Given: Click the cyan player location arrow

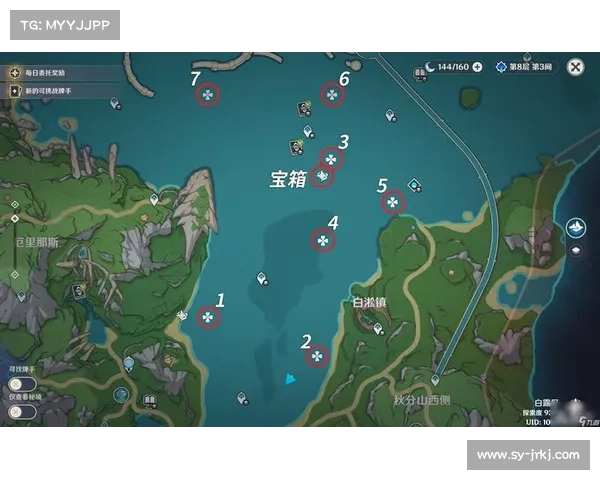Looking at the screenshot, I should tap(289, 379).
